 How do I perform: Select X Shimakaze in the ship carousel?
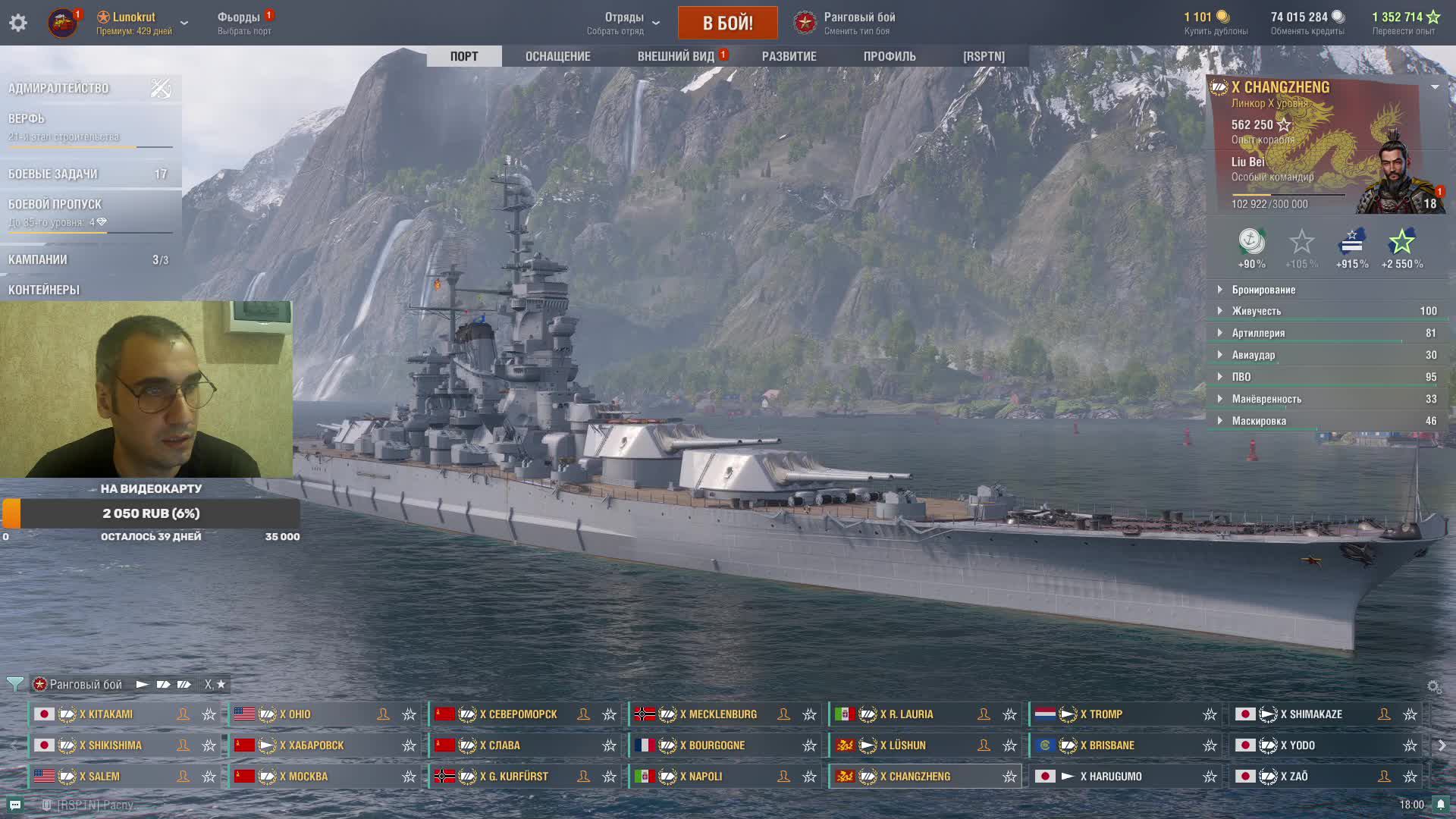[x=1315, y=714]
